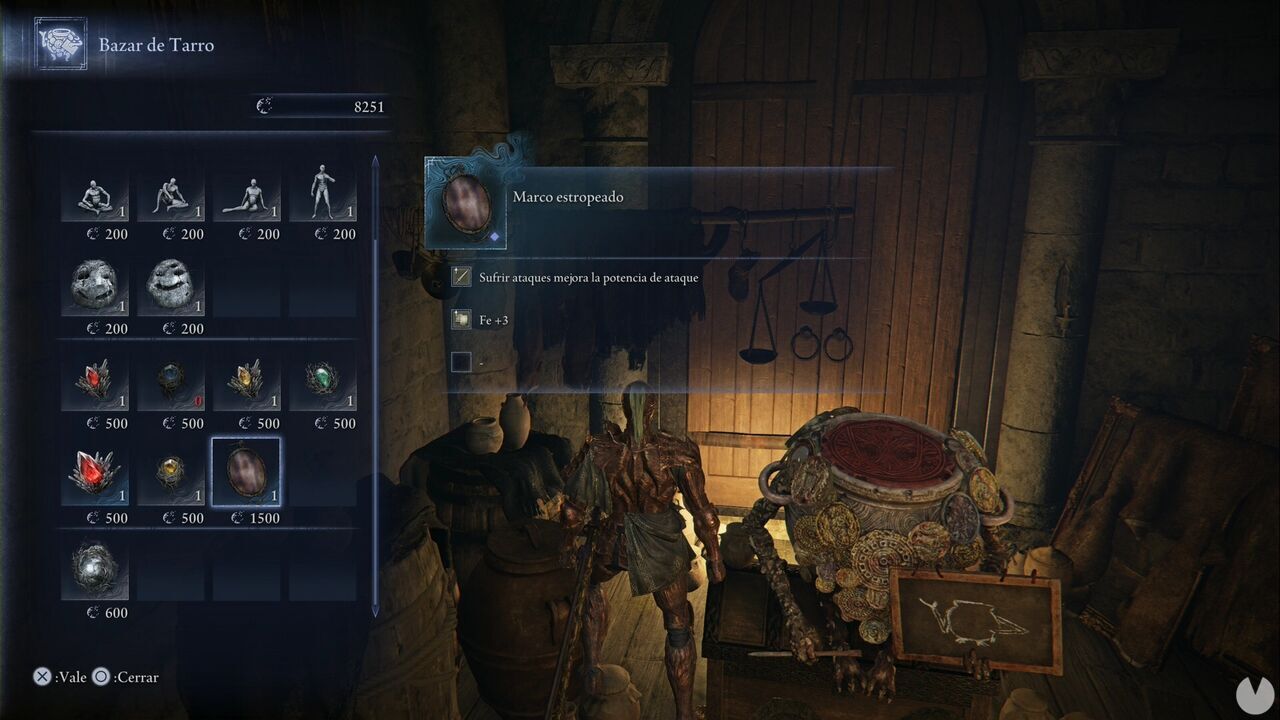Select the standing figure gesture item
Viewport: 1280px width, 720px height.
click(x=323, y=193)
